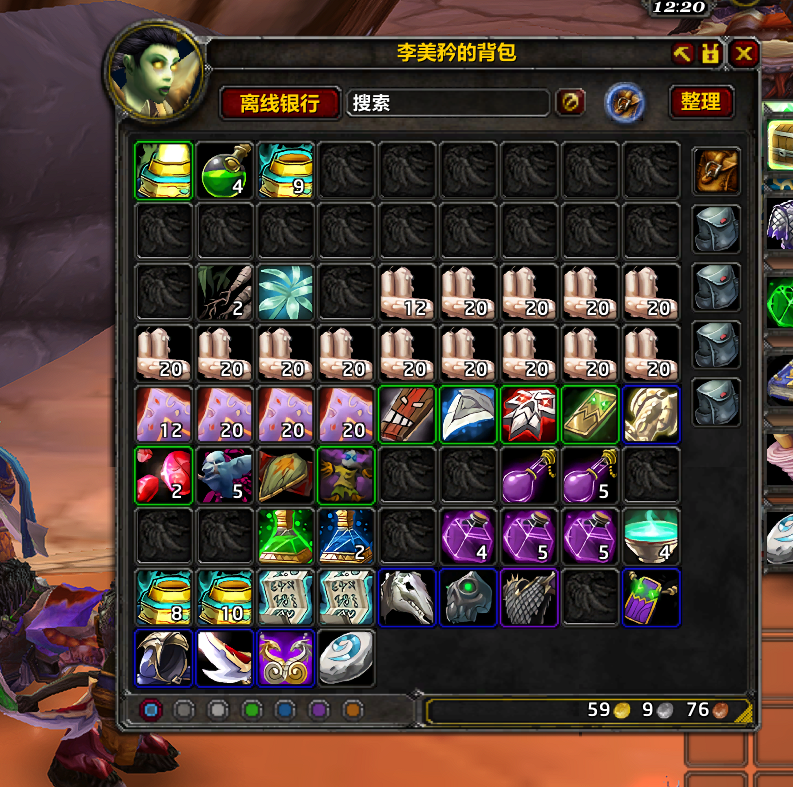Choose the teal glowing bowl stack
Image resolution: width=793 pixels, height=787 pixels.
pyautogui.click(x=652, y=537)
